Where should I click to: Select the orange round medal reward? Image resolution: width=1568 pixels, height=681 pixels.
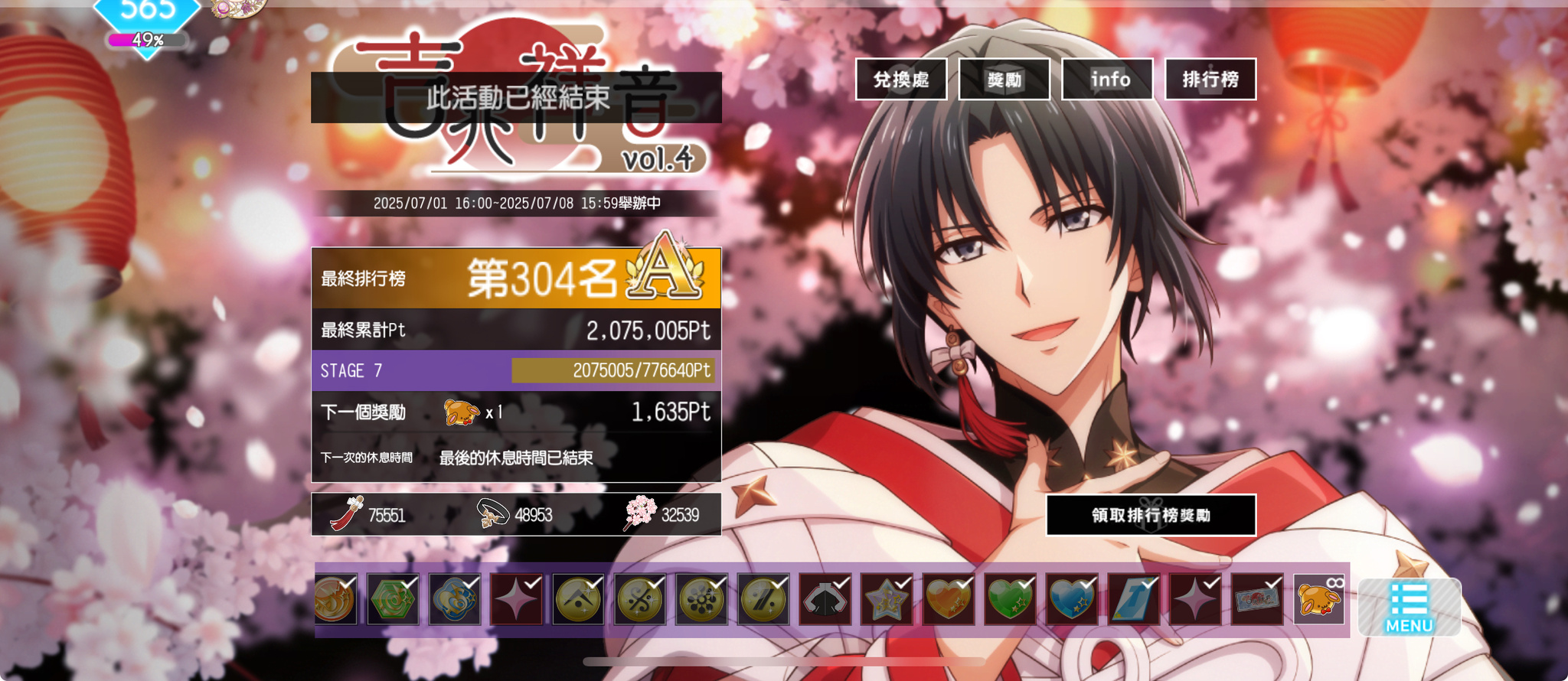tap(335, 599)
